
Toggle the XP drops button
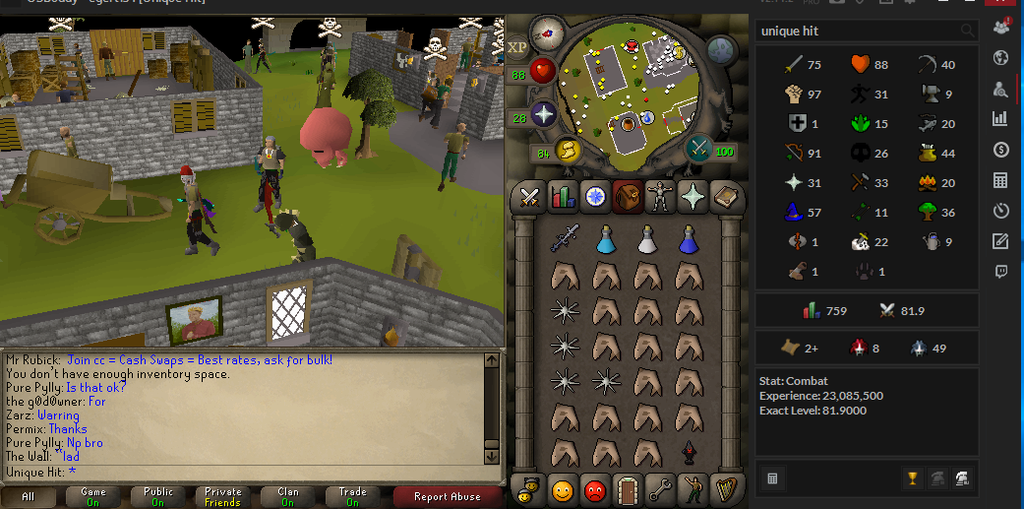click(x=518, y=47)
